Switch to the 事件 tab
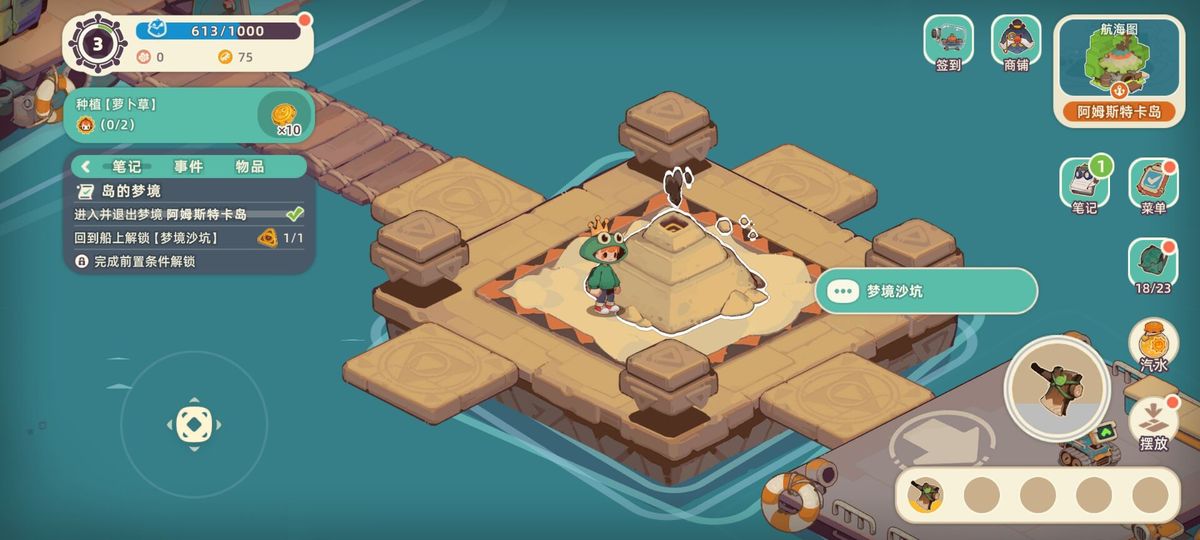 tap(189, 167)
